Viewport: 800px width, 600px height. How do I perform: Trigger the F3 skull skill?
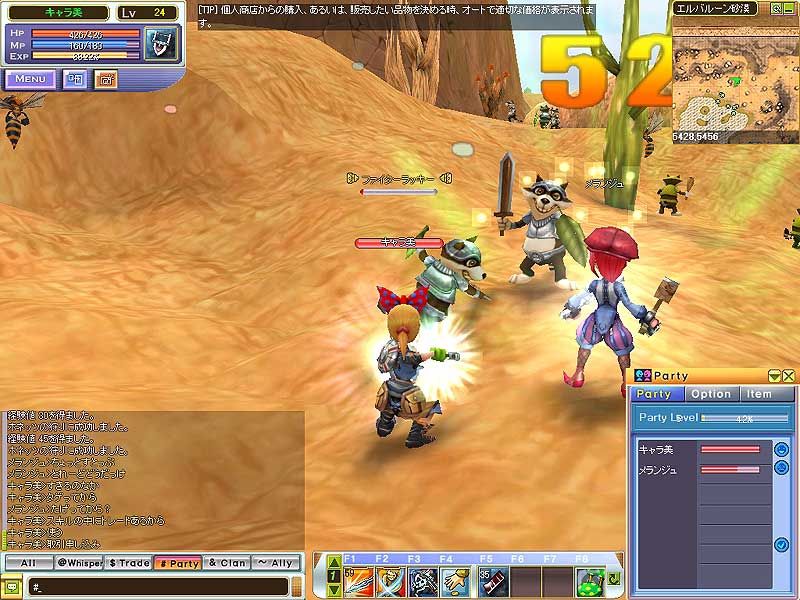pyautogui.click(x=424, y=580)
